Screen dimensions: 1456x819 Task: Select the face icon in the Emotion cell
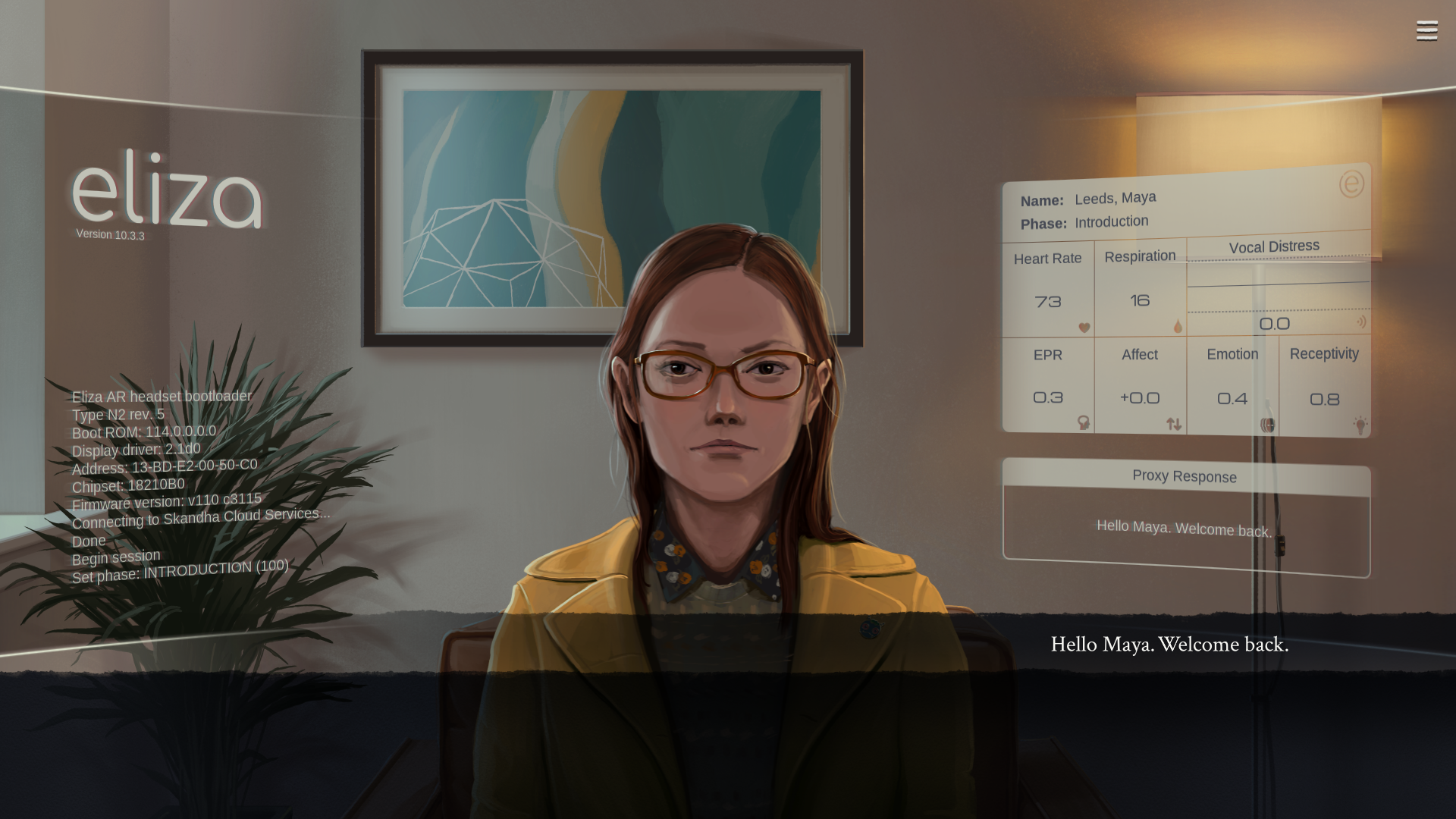(x=1266, y=425)
